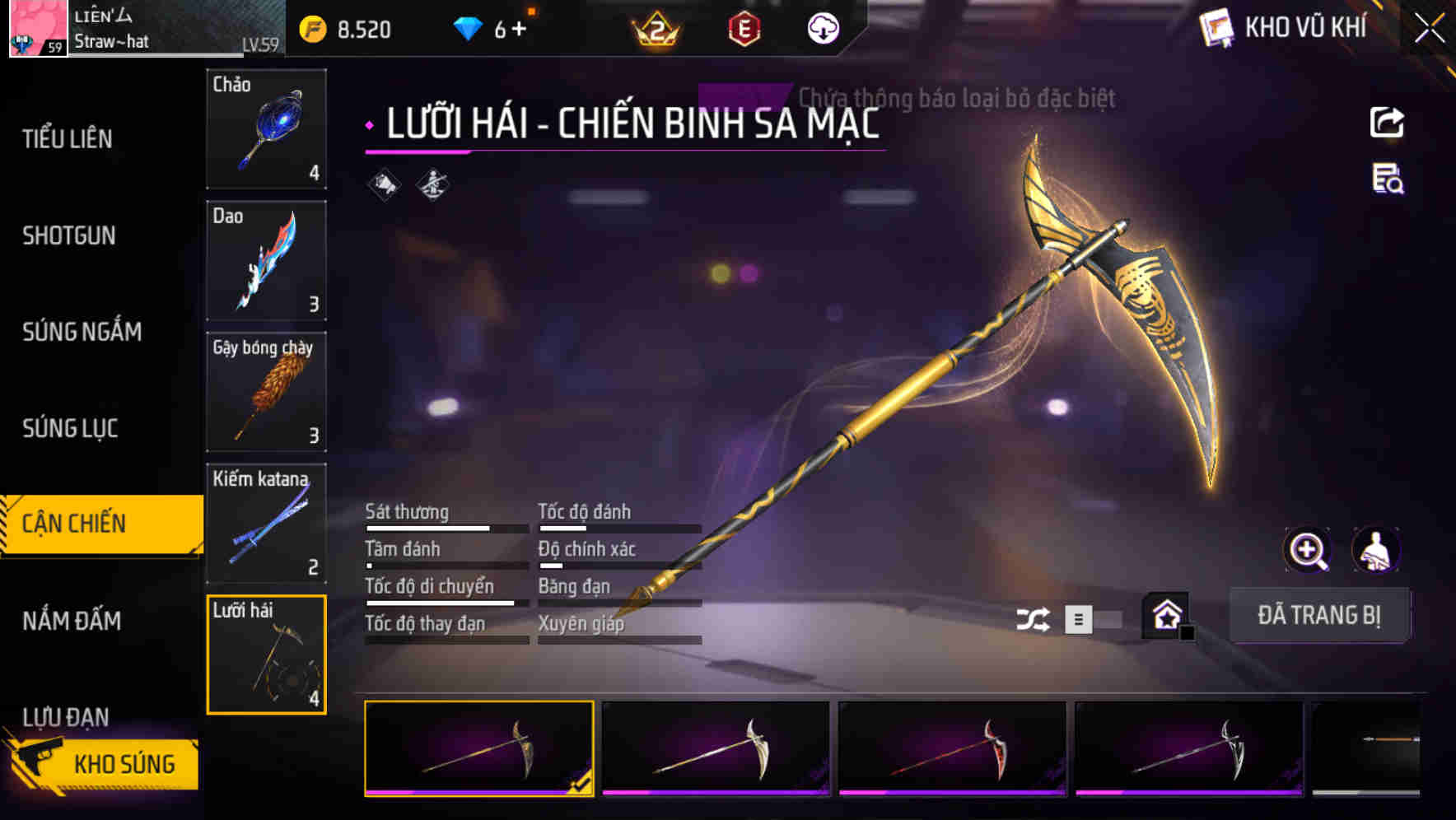Open the cloud download icon in top bar
This screenshot has width=1456, height=820.
coord(821,29)
